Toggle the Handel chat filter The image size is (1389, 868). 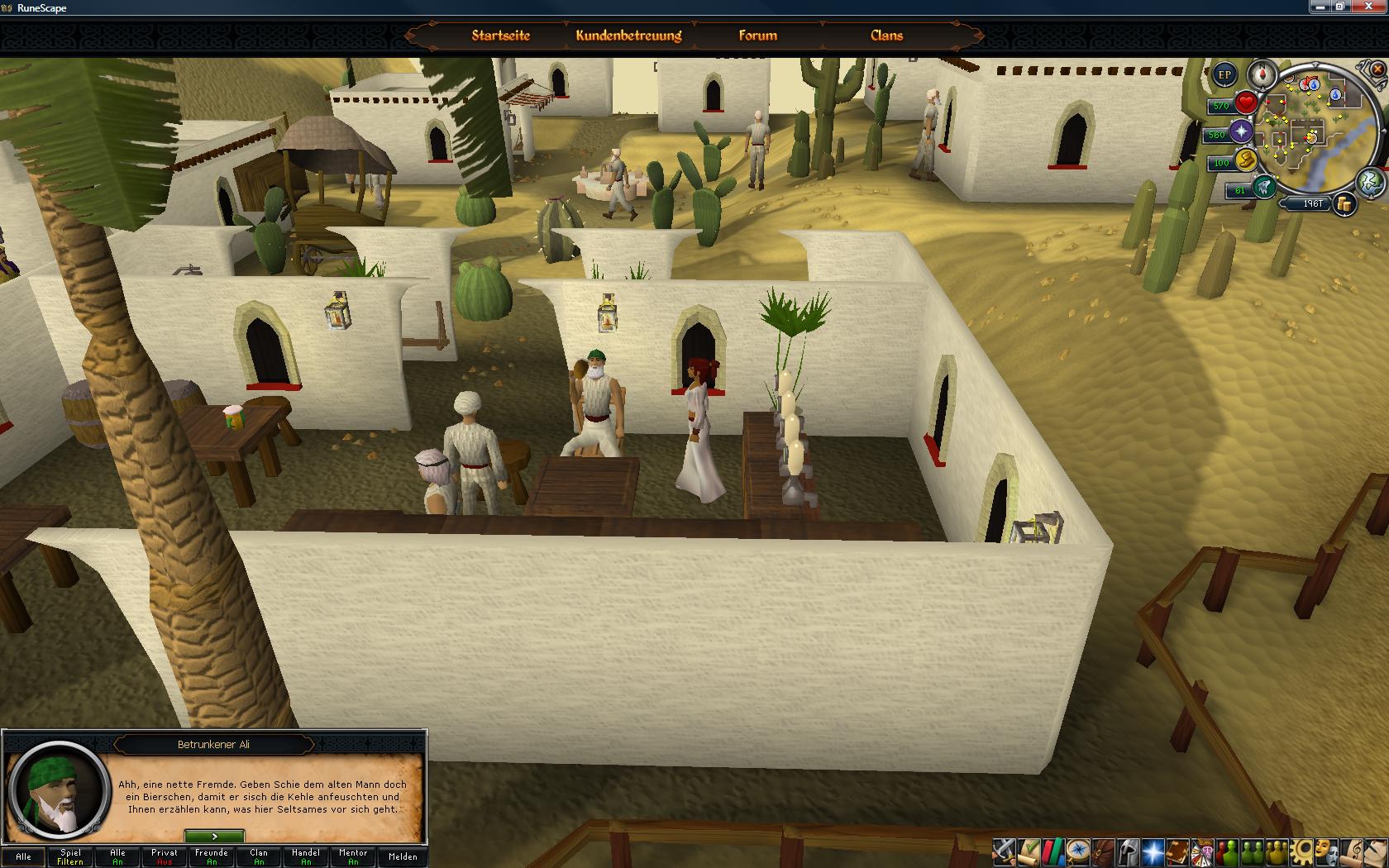click(x=306, y=856)
